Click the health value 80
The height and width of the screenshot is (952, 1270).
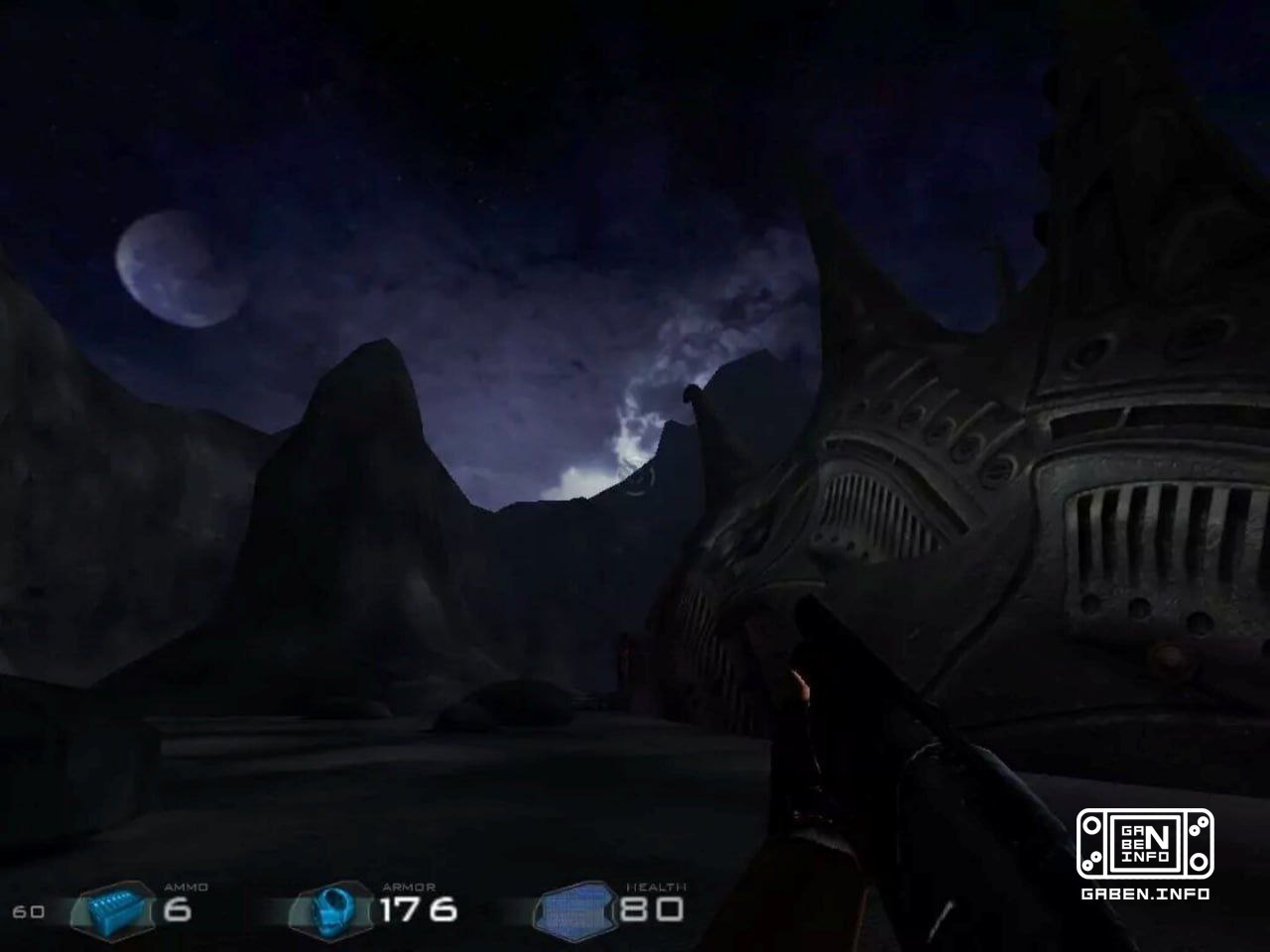pos(654,907)
